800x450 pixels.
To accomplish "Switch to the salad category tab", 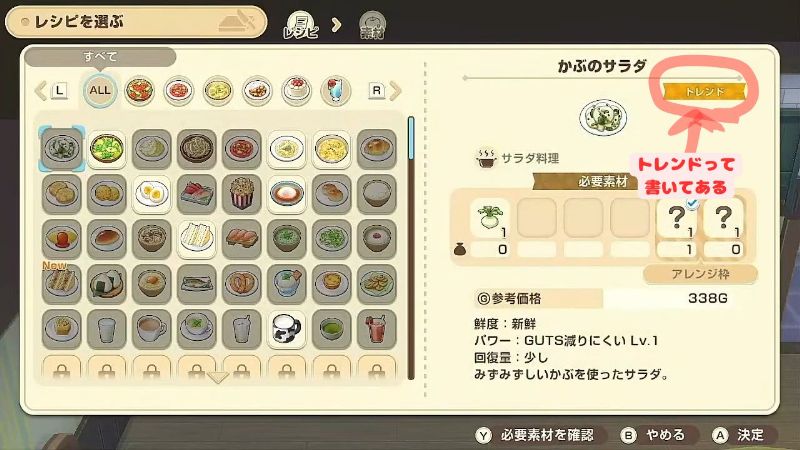I will [139, 90].
